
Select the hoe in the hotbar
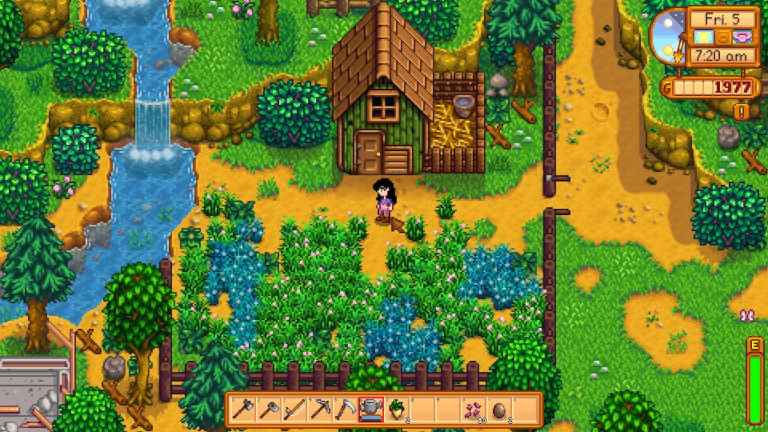pos(269,409)
